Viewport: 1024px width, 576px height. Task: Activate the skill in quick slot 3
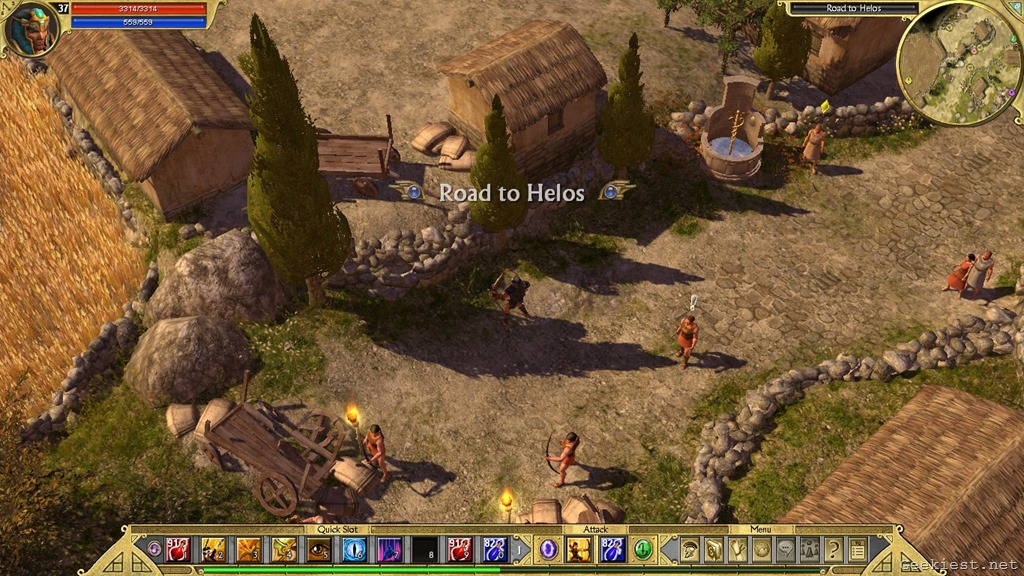pyautogui.click(x=248, y=548)
